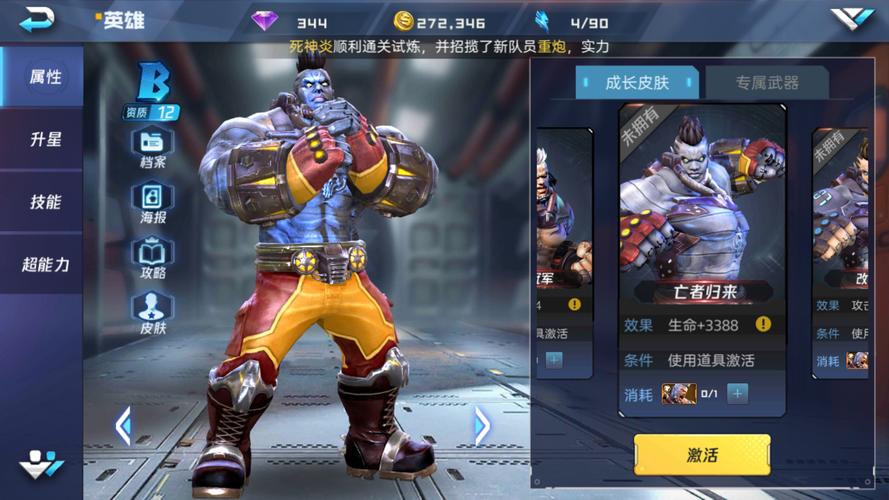Image resolution: width=889 pixels, height=500 pixels.
Task: Open the 超能力 superpower tab
Action: [x=43, y=264]
